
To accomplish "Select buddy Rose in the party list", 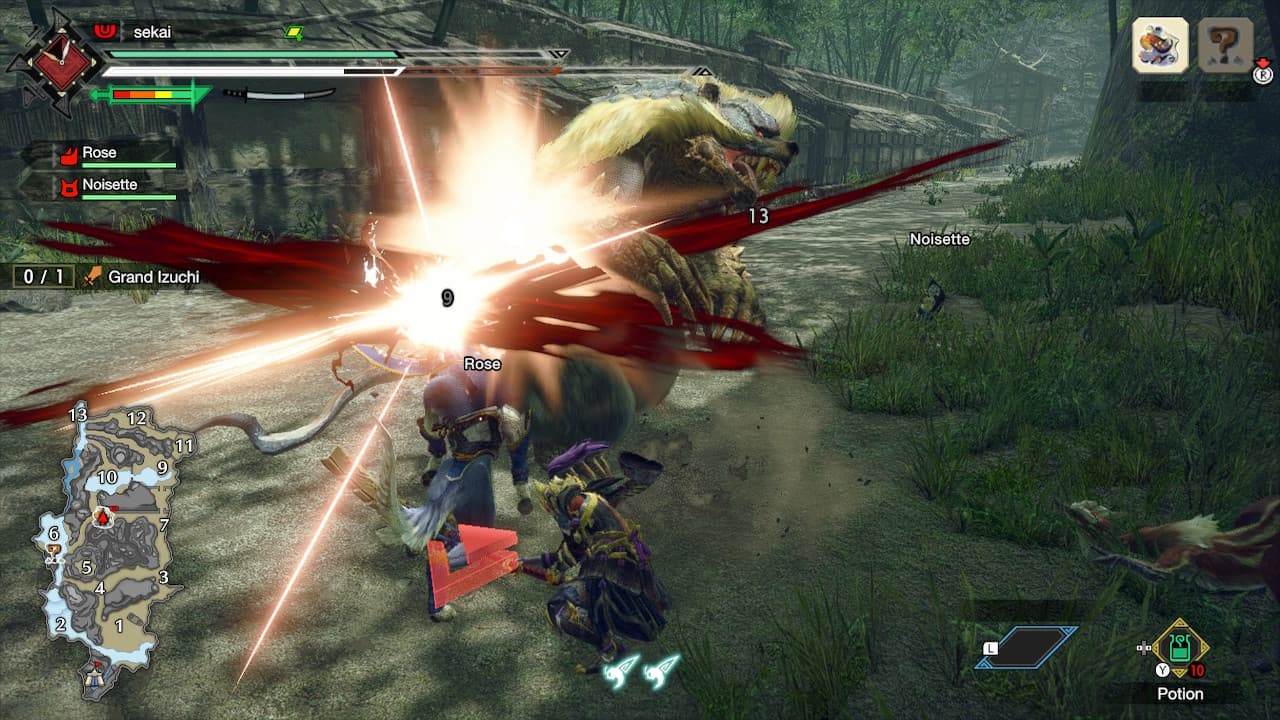I will pyautogui.click(x=100, y=153).
